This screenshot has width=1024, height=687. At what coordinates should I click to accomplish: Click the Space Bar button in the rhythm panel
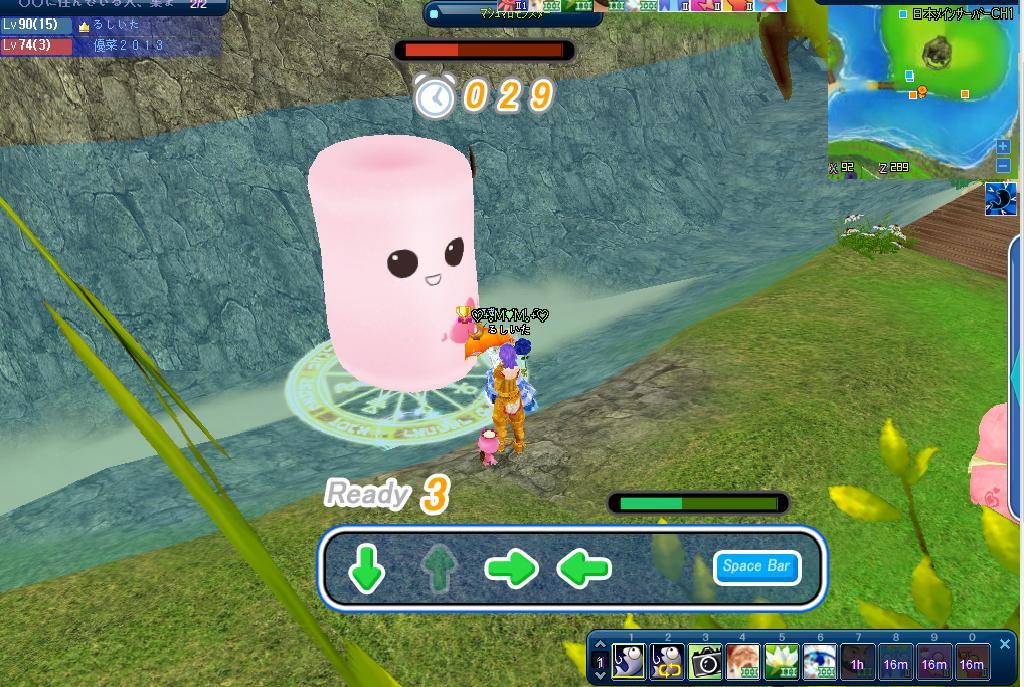pyautogui.click(x=757, y=567)
